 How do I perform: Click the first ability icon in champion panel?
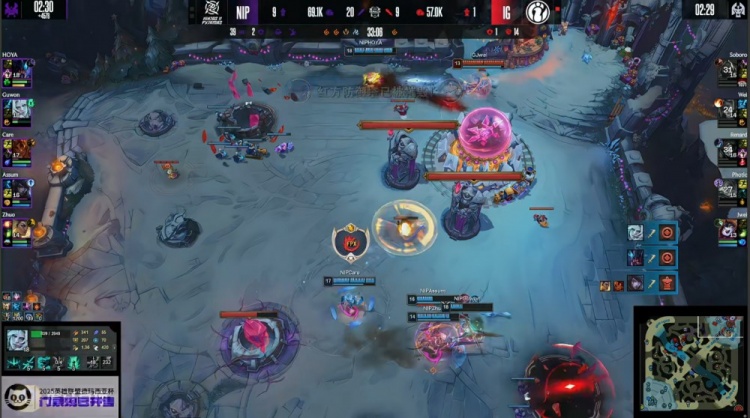tap(12, 364)
